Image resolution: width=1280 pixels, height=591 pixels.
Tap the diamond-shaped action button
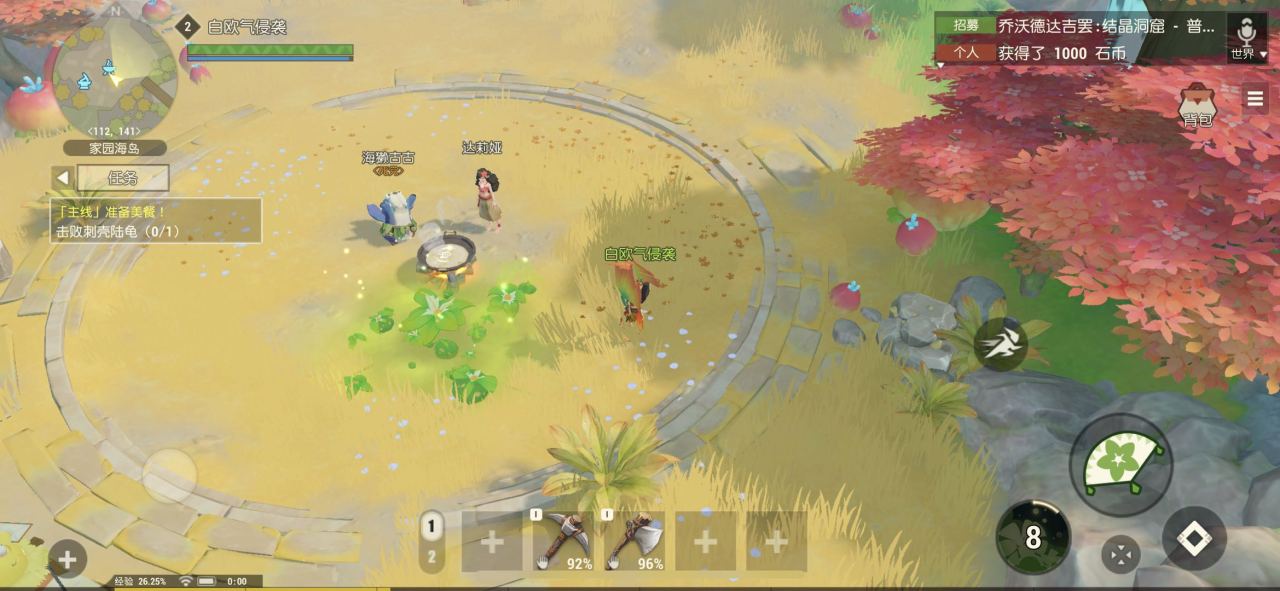(x=1194, y=538)
